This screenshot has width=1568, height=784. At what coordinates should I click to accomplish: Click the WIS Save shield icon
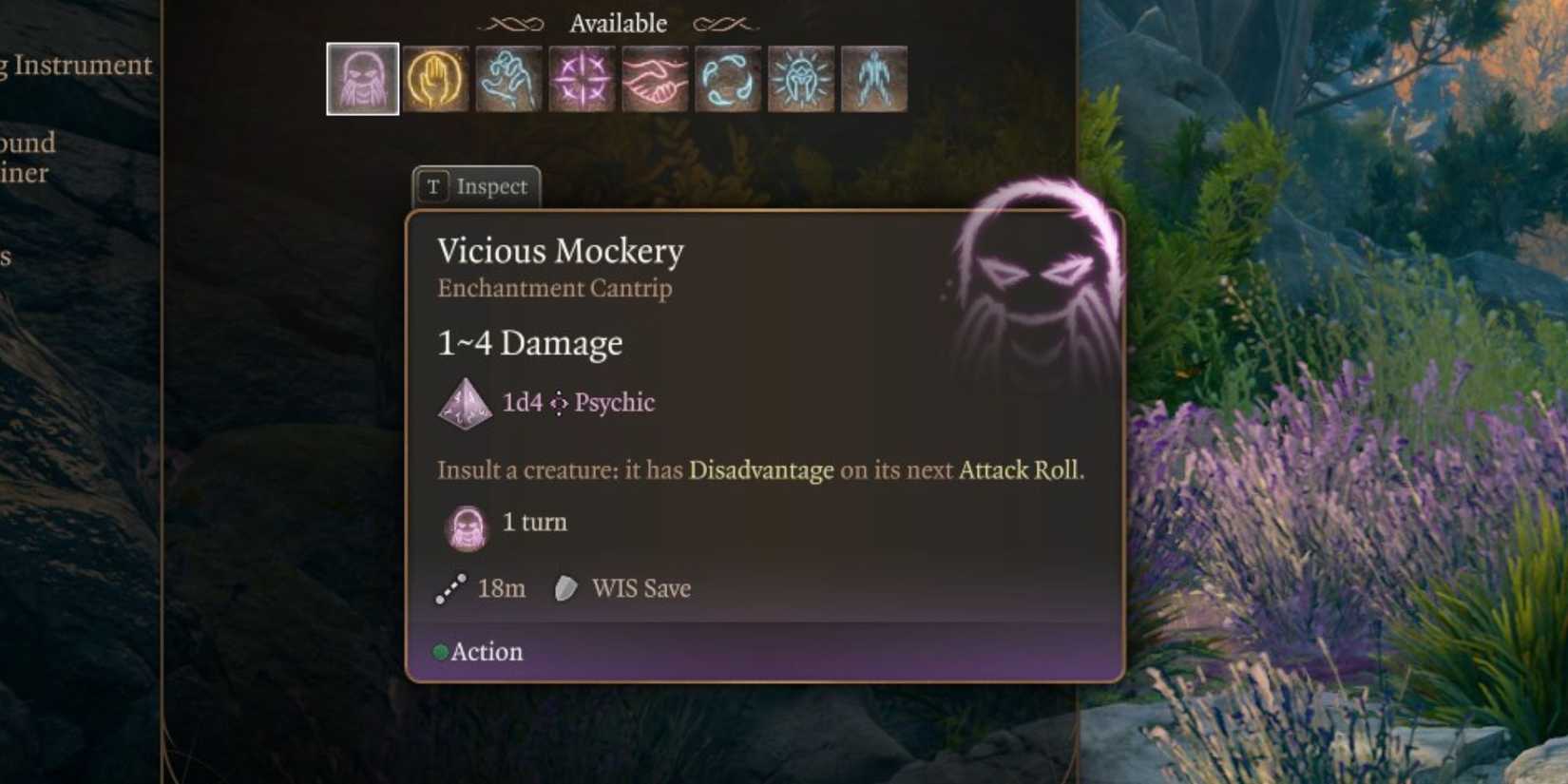pyautogui.click(x=564, y=588)
